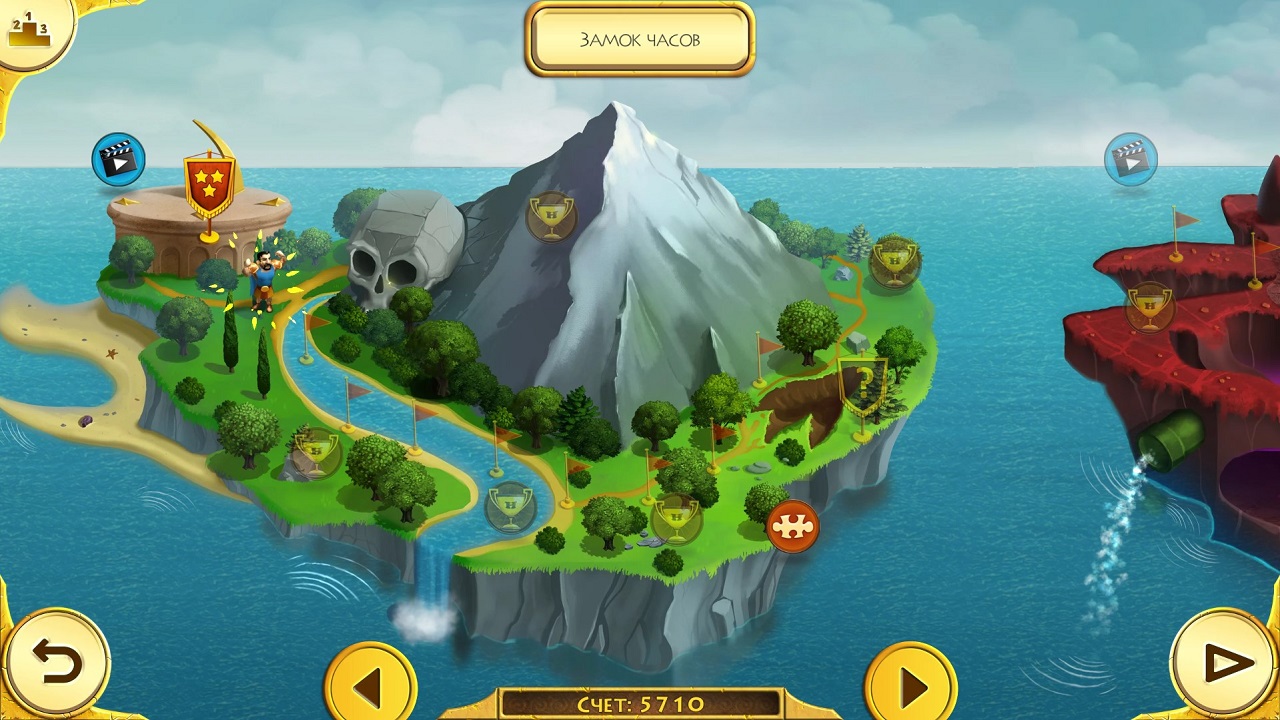
Task: Watch the faded clapperboard cutscene on the right
Action: click(1131, 158)
